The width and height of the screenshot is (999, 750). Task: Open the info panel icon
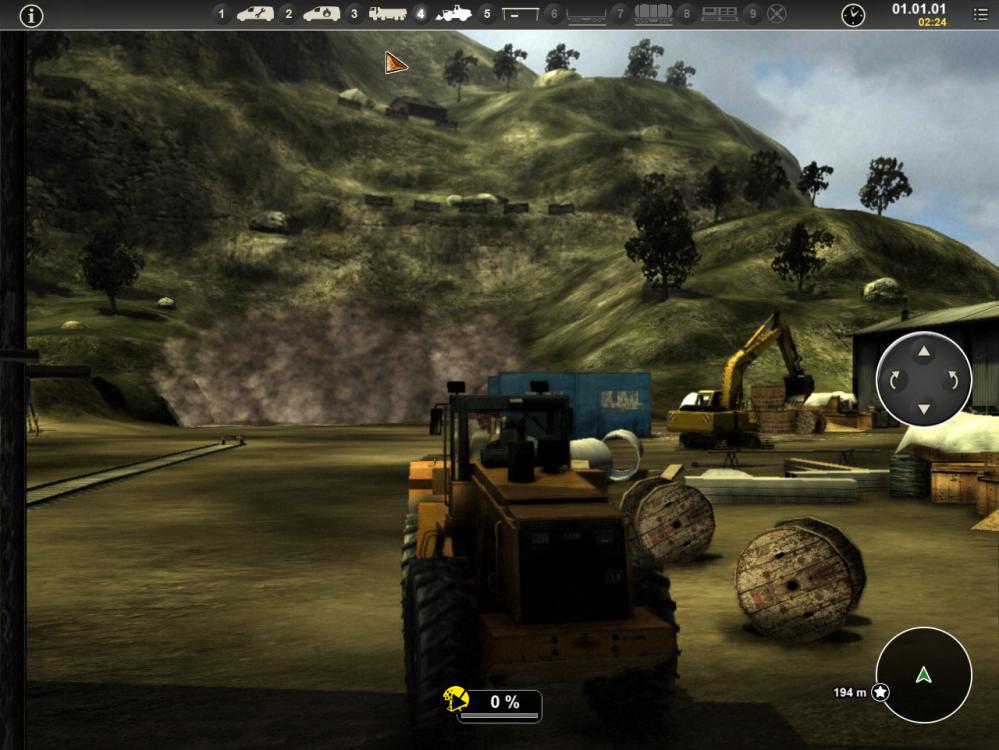[32, 15]
